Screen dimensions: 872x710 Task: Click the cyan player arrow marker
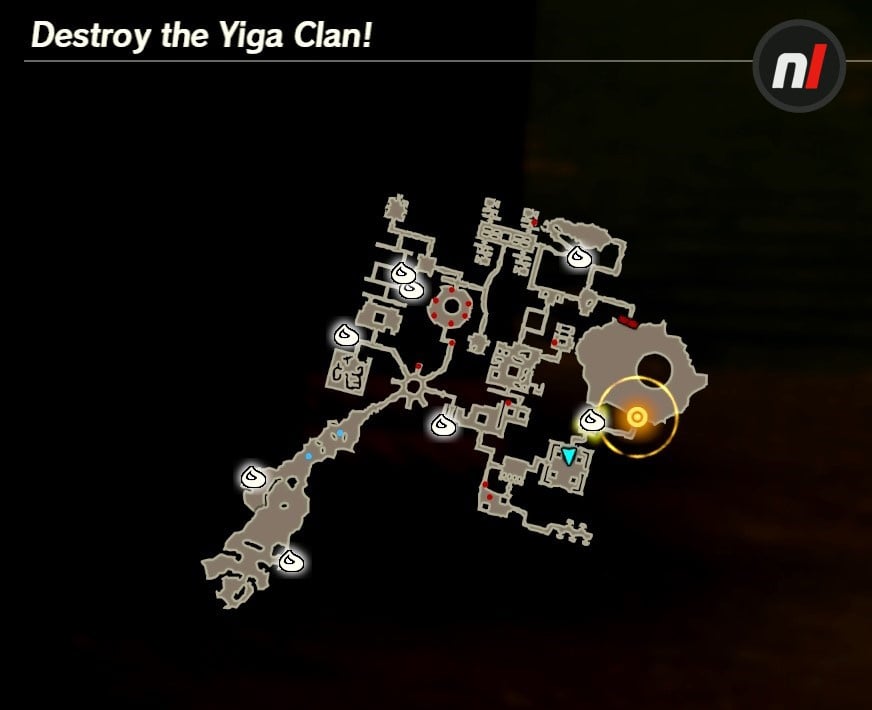click(569, 457)
